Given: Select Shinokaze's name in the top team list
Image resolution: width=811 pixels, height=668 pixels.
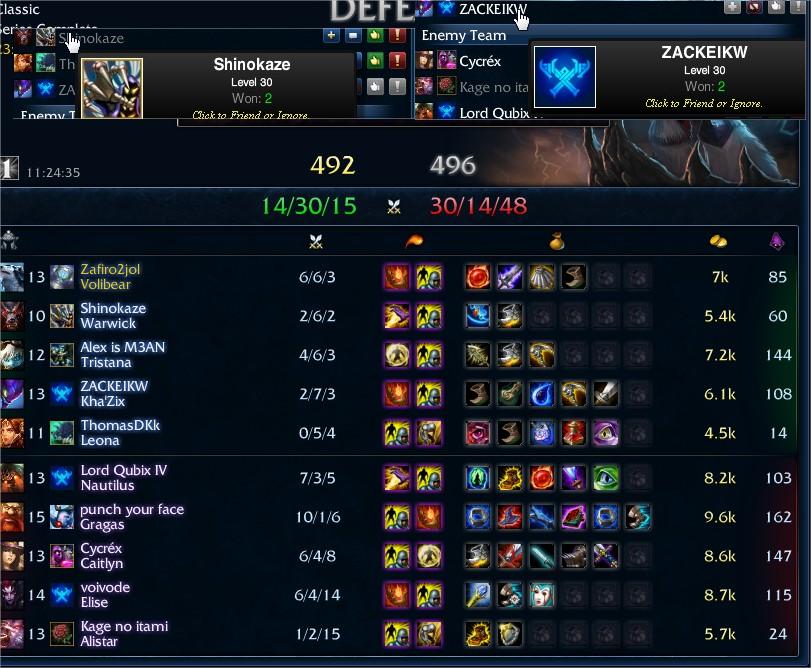Looking at the screenshot, I should pos(91,38).
